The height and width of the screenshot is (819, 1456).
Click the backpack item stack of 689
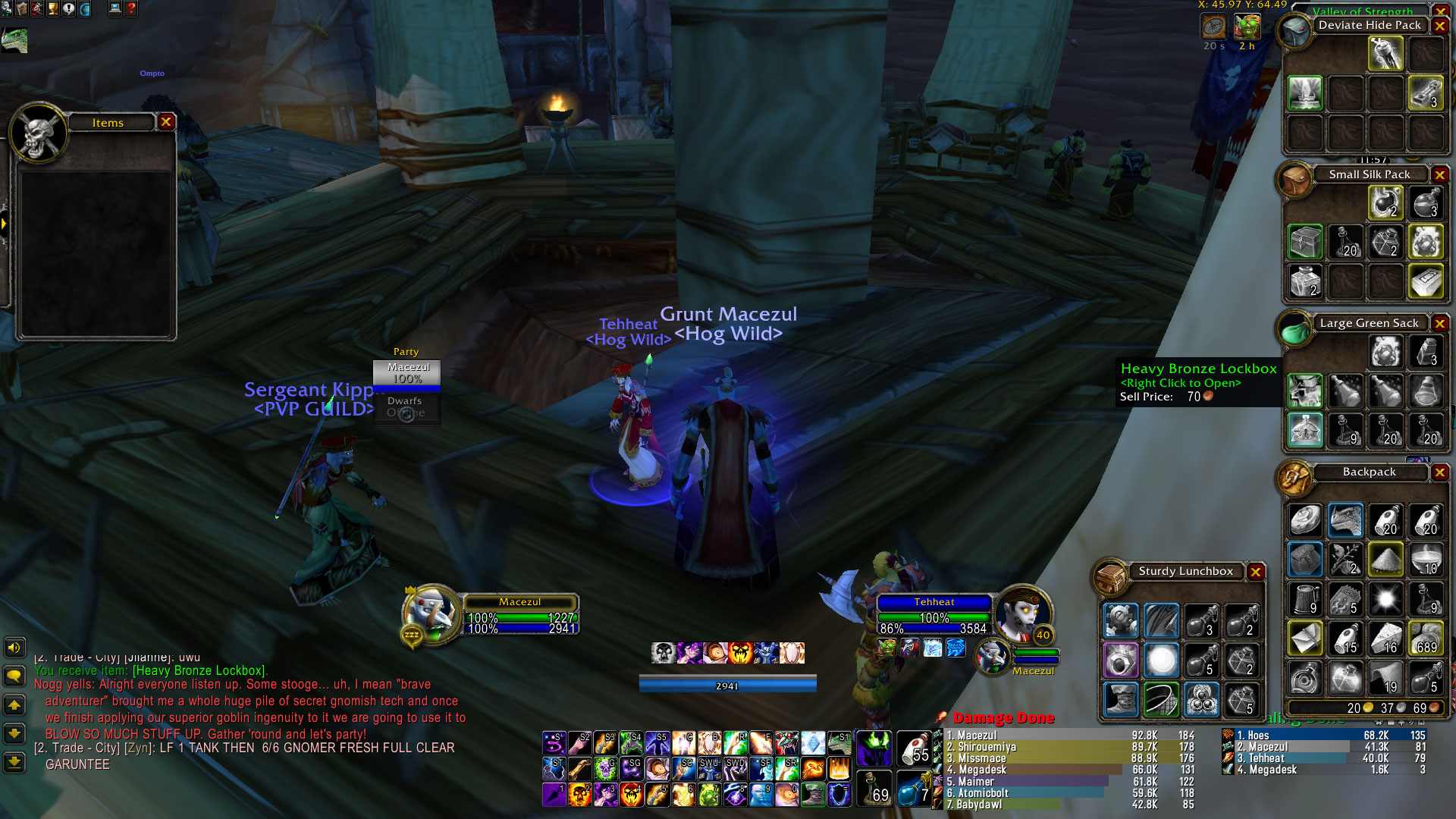tap(1426, 639)
